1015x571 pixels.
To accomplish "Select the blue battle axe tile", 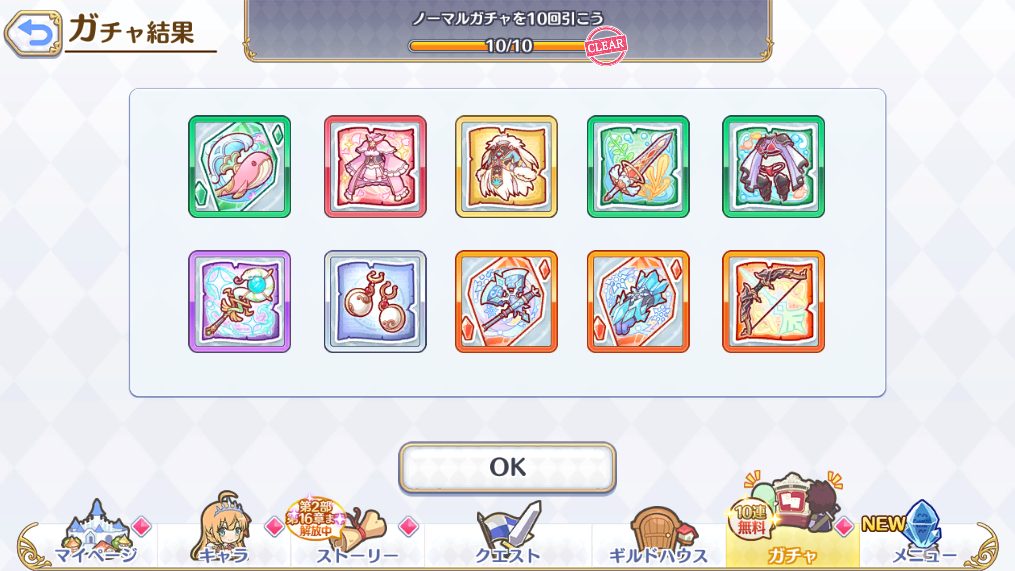I will coord(506,301).
